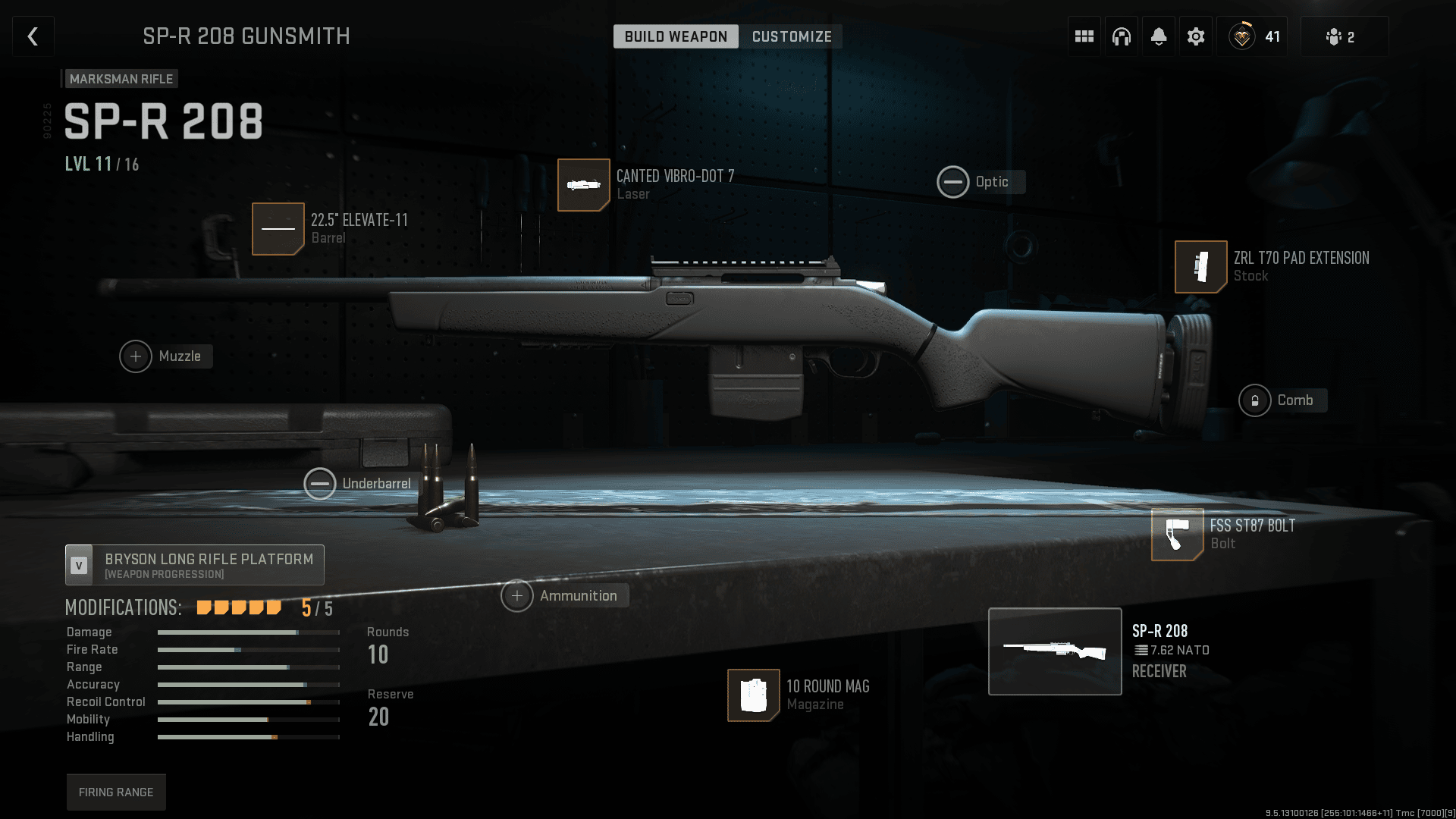Select the Build Weapon tab
The height and width of the screenshot is (819, 1456).
point(675,36)
